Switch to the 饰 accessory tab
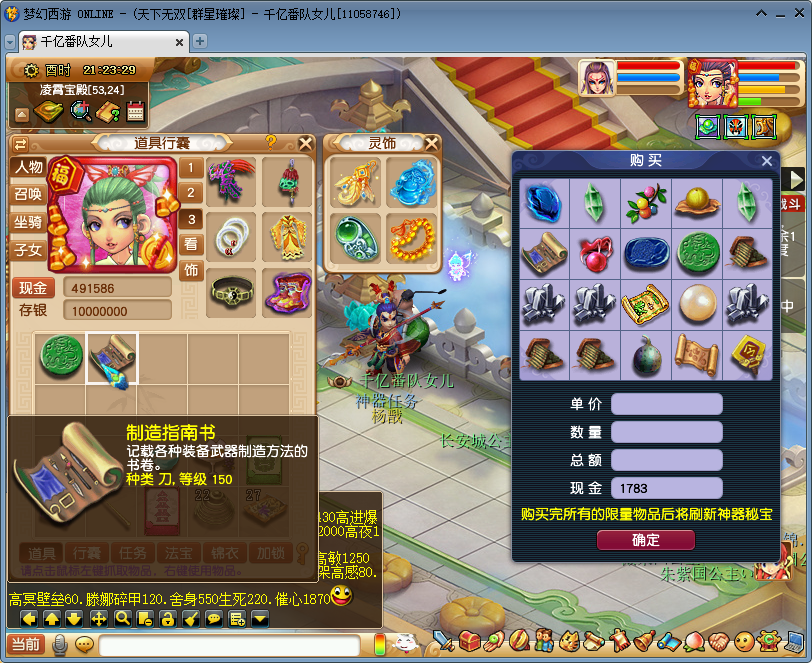This screenshot has width=812, height=663. [x=191, y=269]
